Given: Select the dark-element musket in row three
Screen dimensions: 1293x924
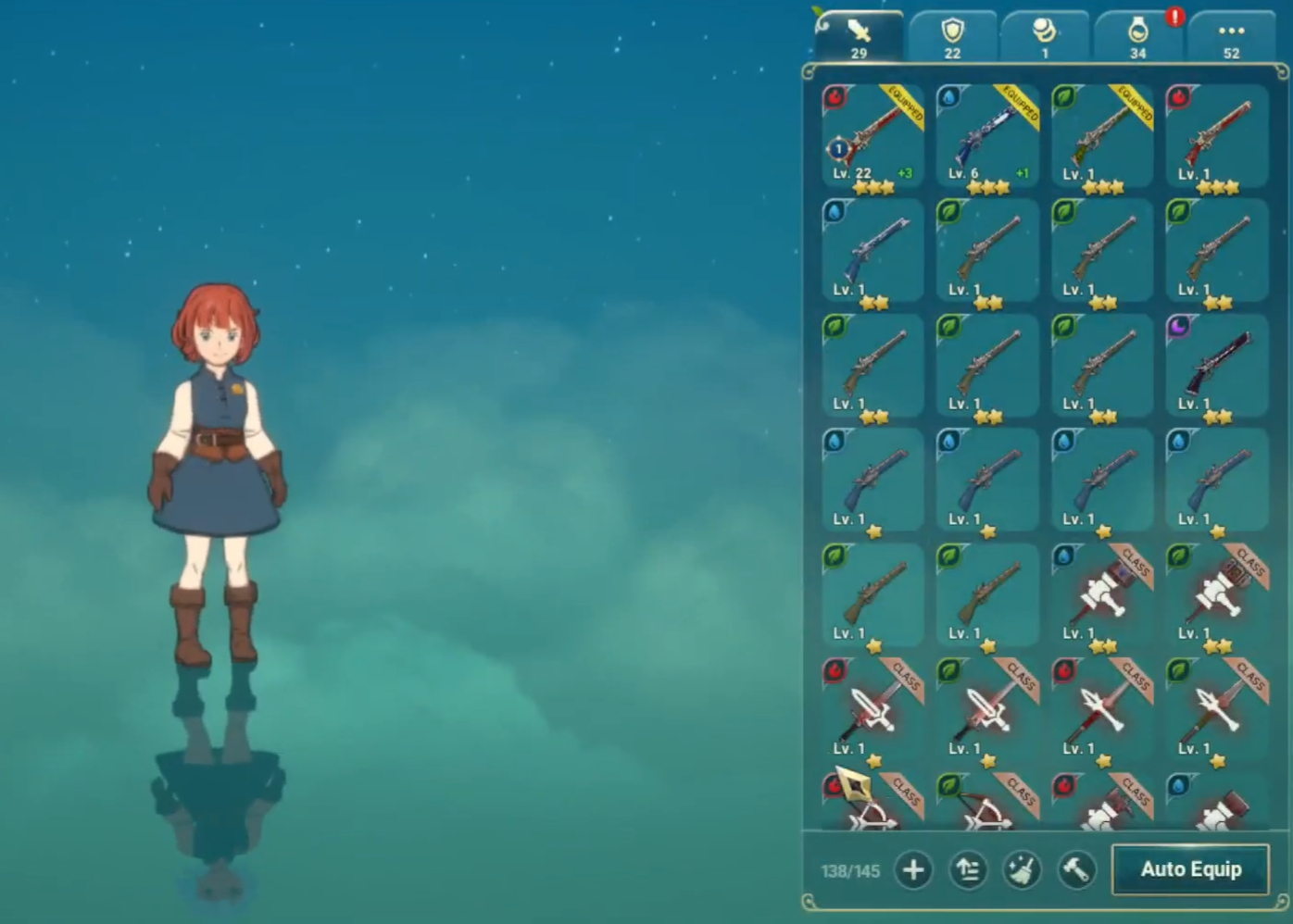Looking at the screenshot, I should point(1216,366).
